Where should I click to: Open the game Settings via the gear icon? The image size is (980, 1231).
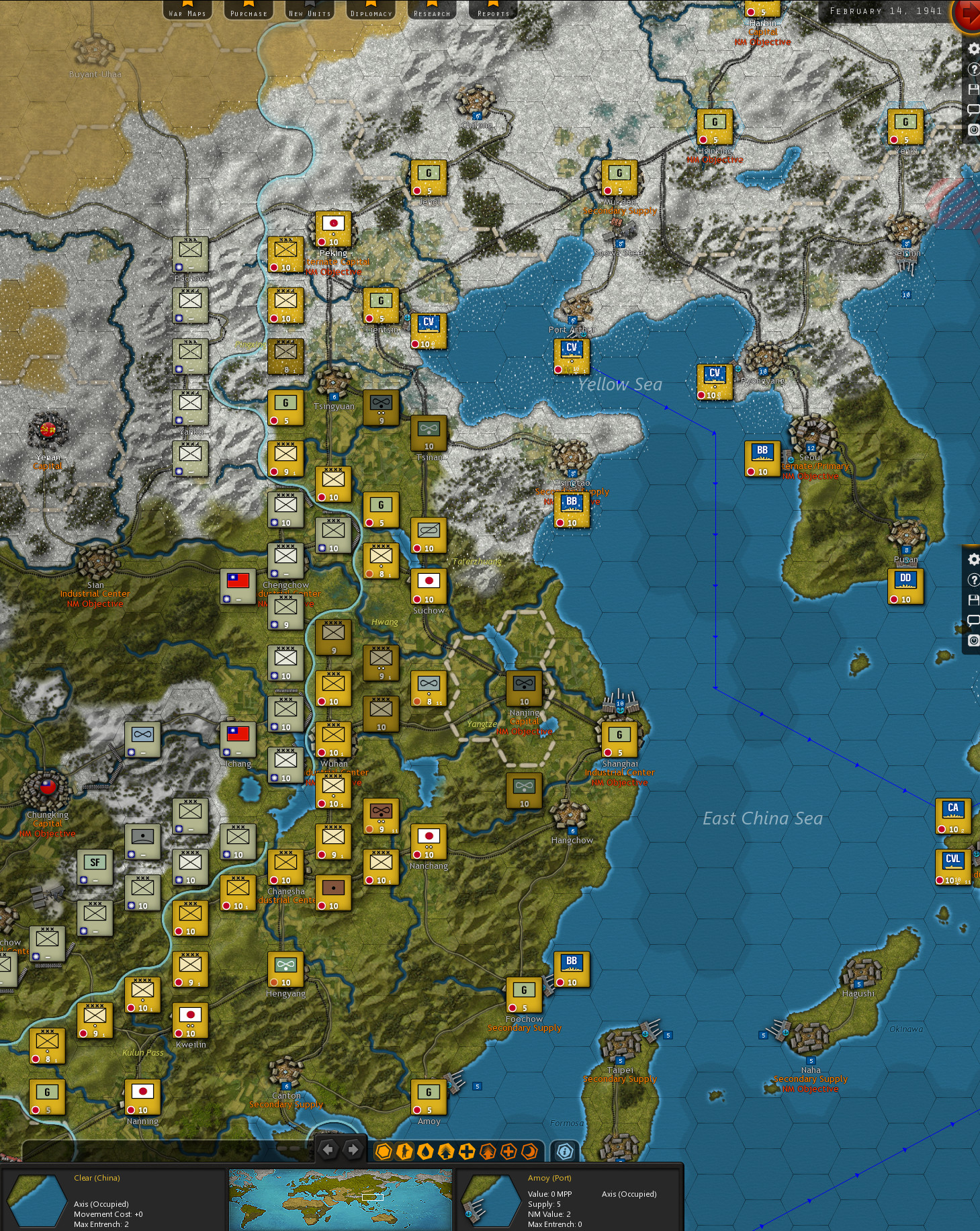(x=973, y=48)
